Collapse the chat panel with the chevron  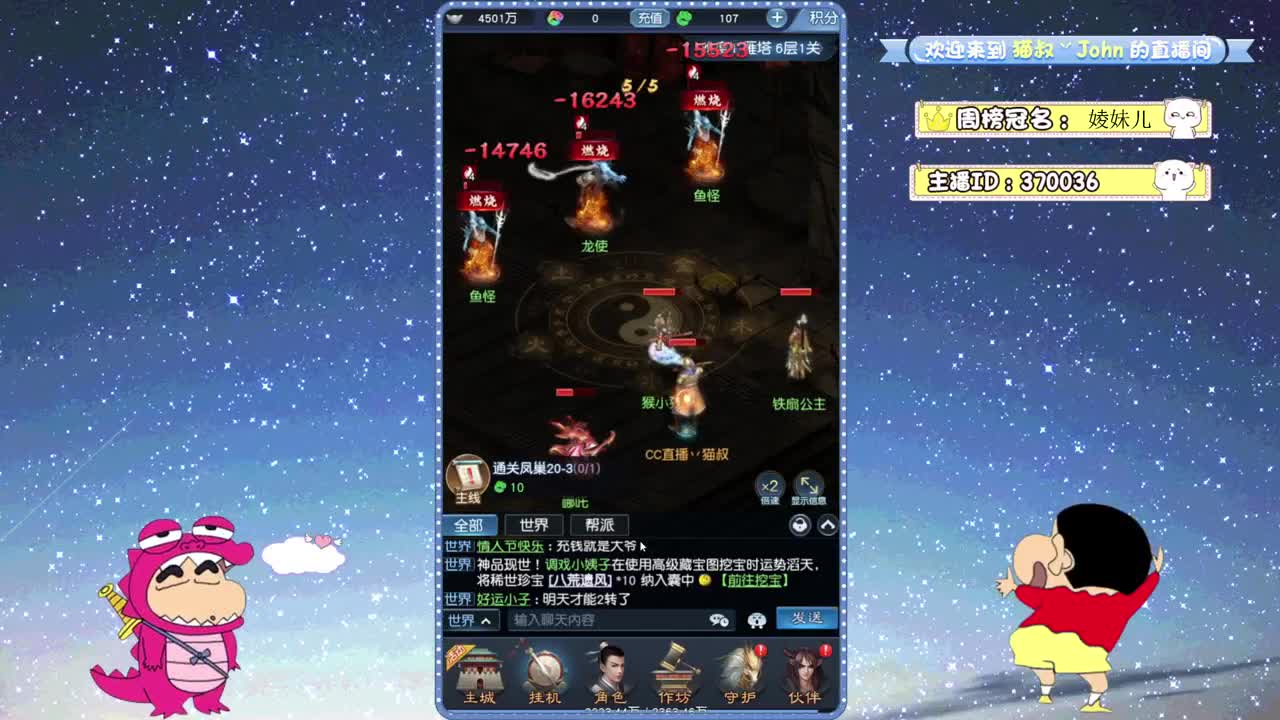[826, 524]
